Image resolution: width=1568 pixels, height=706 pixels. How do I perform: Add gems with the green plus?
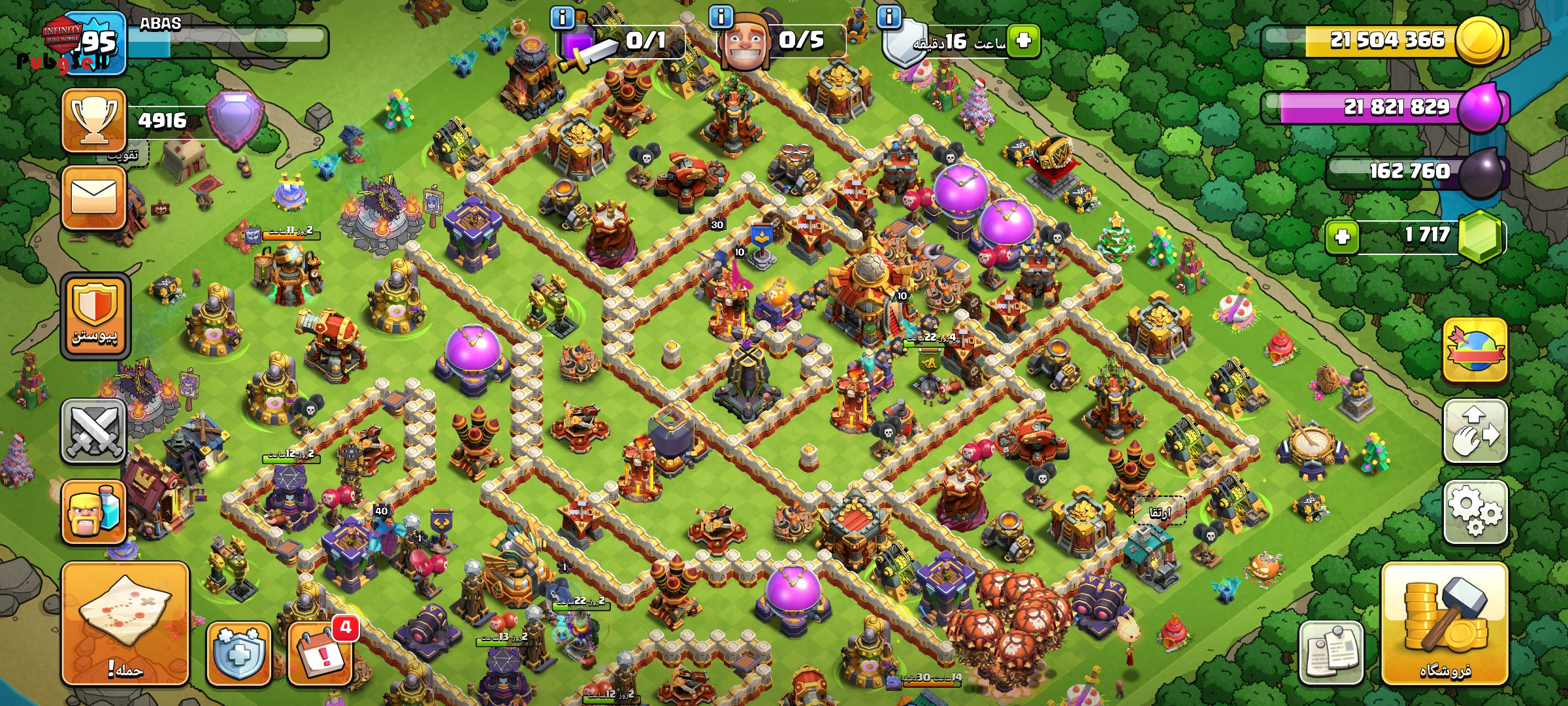pyautogui.click(x=1343, y=237)
